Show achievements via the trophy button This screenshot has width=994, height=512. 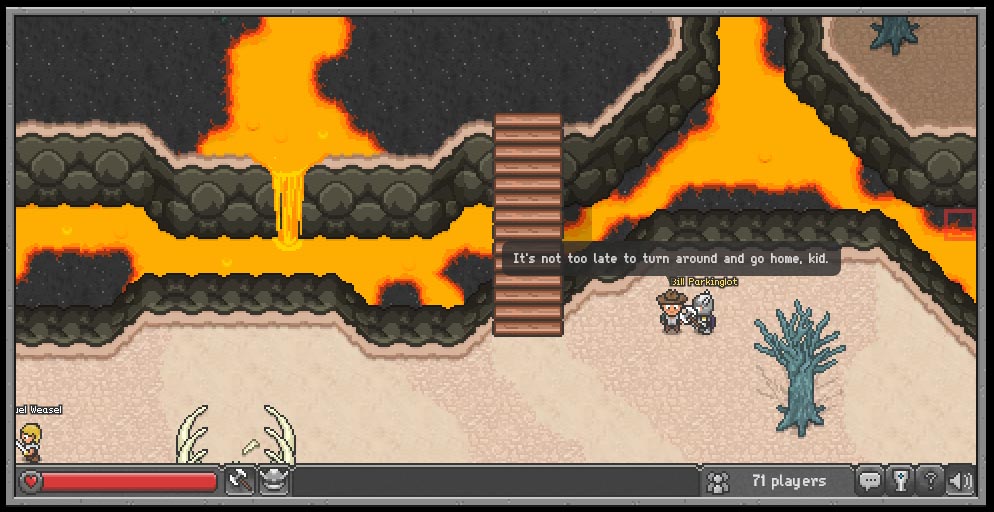[x=901, y=481]
